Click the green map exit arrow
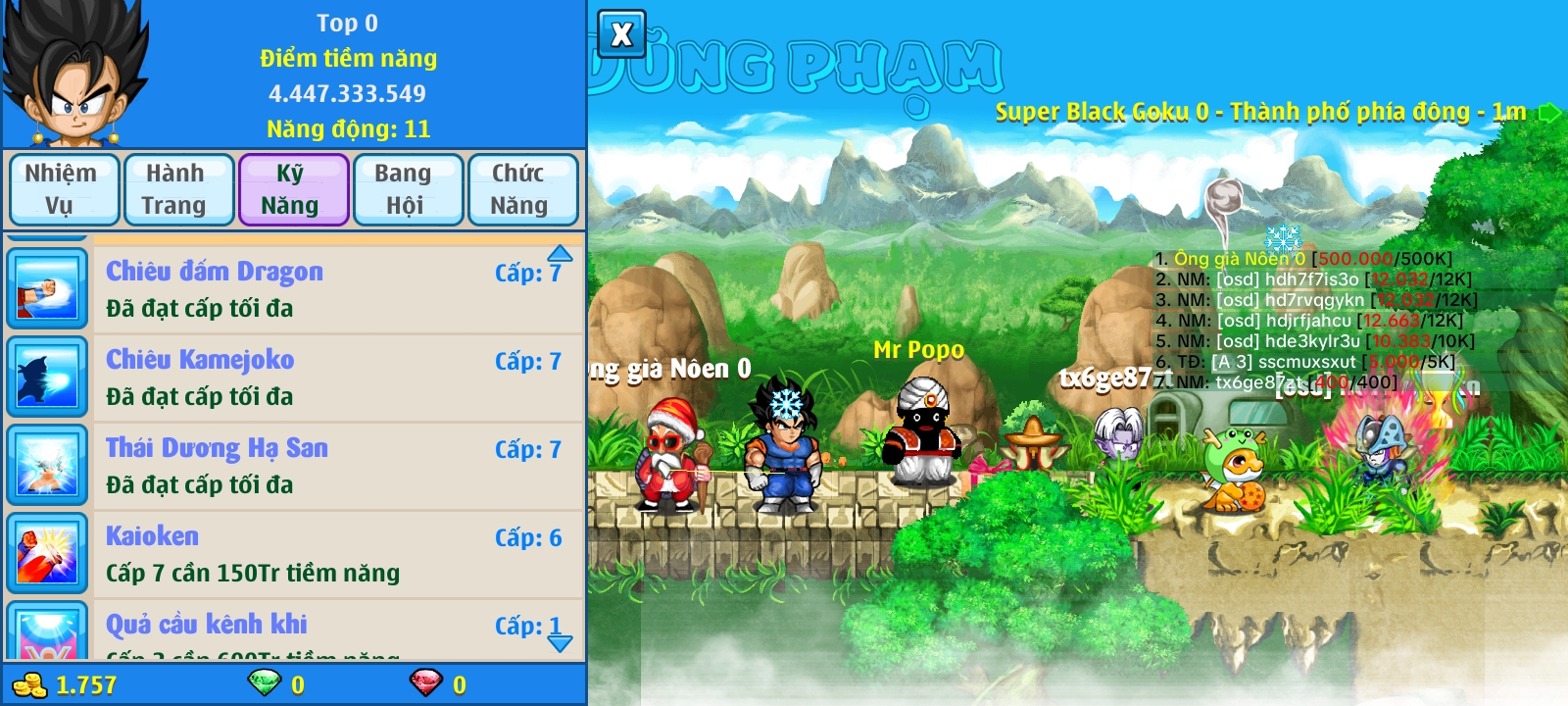Screen dimensions: 1568x706 (1549, 113)
